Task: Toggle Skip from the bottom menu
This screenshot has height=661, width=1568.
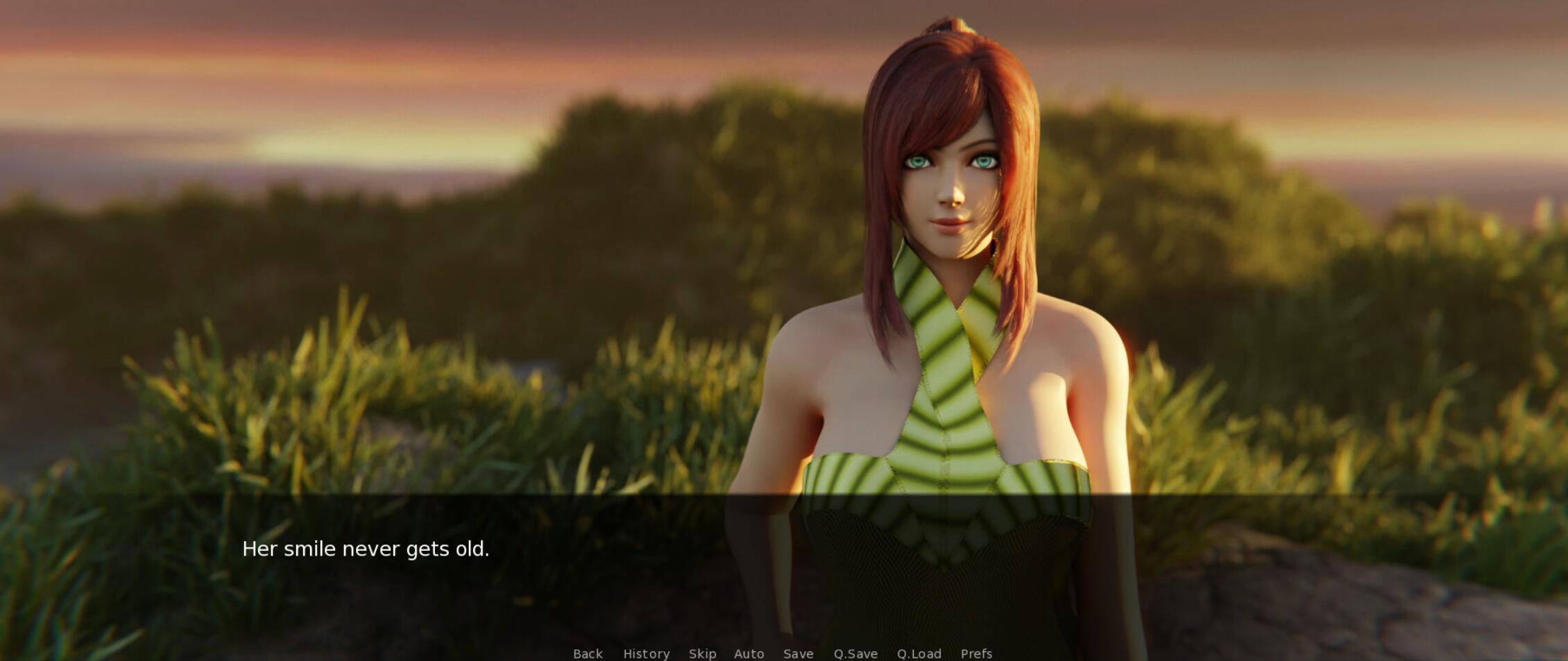Action: click(x=701, y=653)
